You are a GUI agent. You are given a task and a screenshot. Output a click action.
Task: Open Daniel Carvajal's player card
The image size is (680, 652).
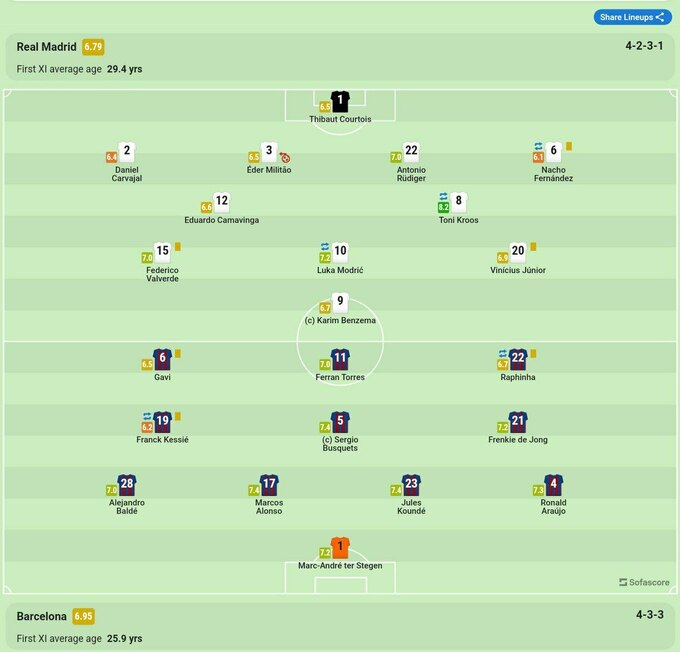click(x=127, y=152)
